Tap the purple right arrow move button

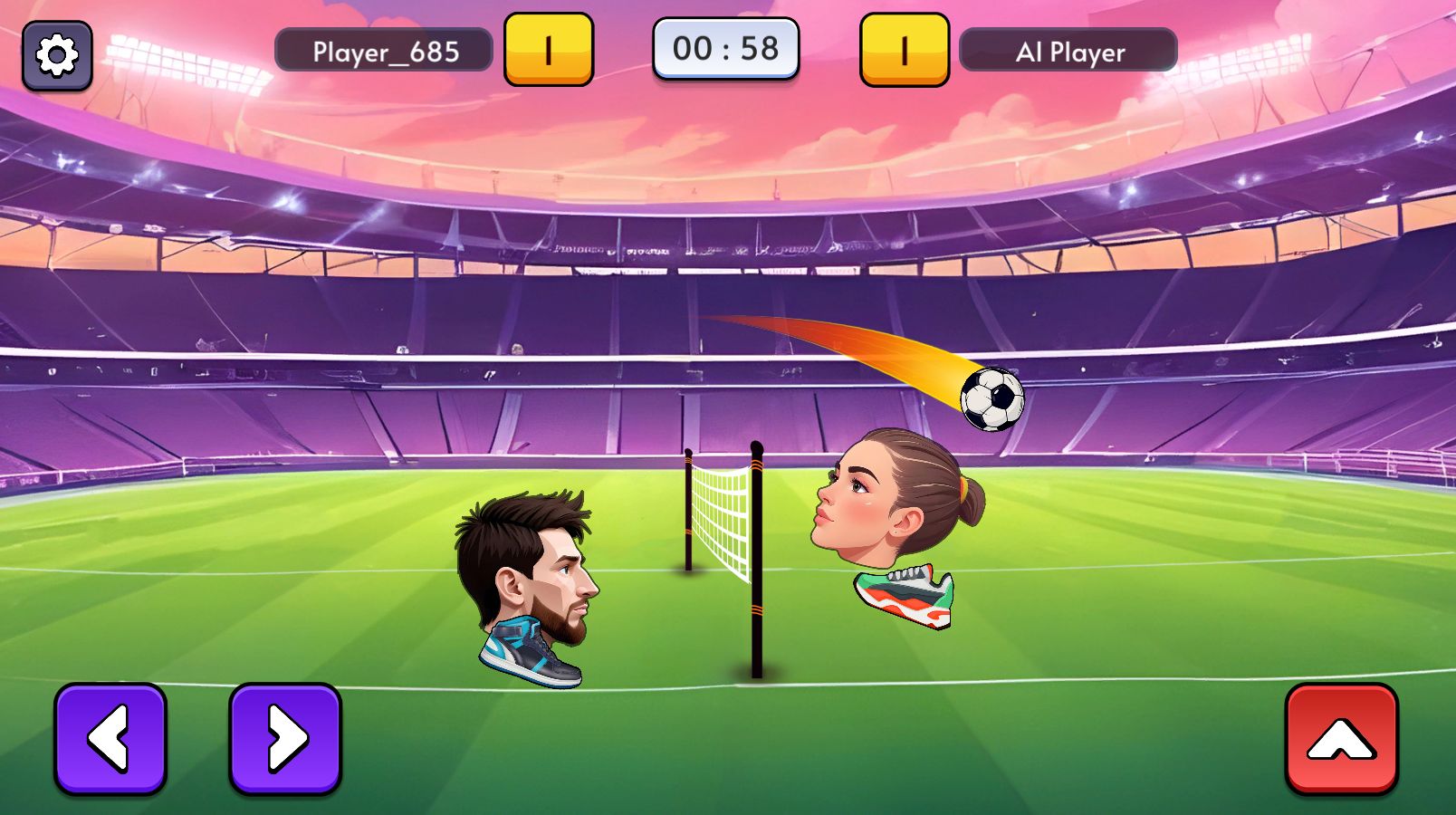click(x=285, y=738)
